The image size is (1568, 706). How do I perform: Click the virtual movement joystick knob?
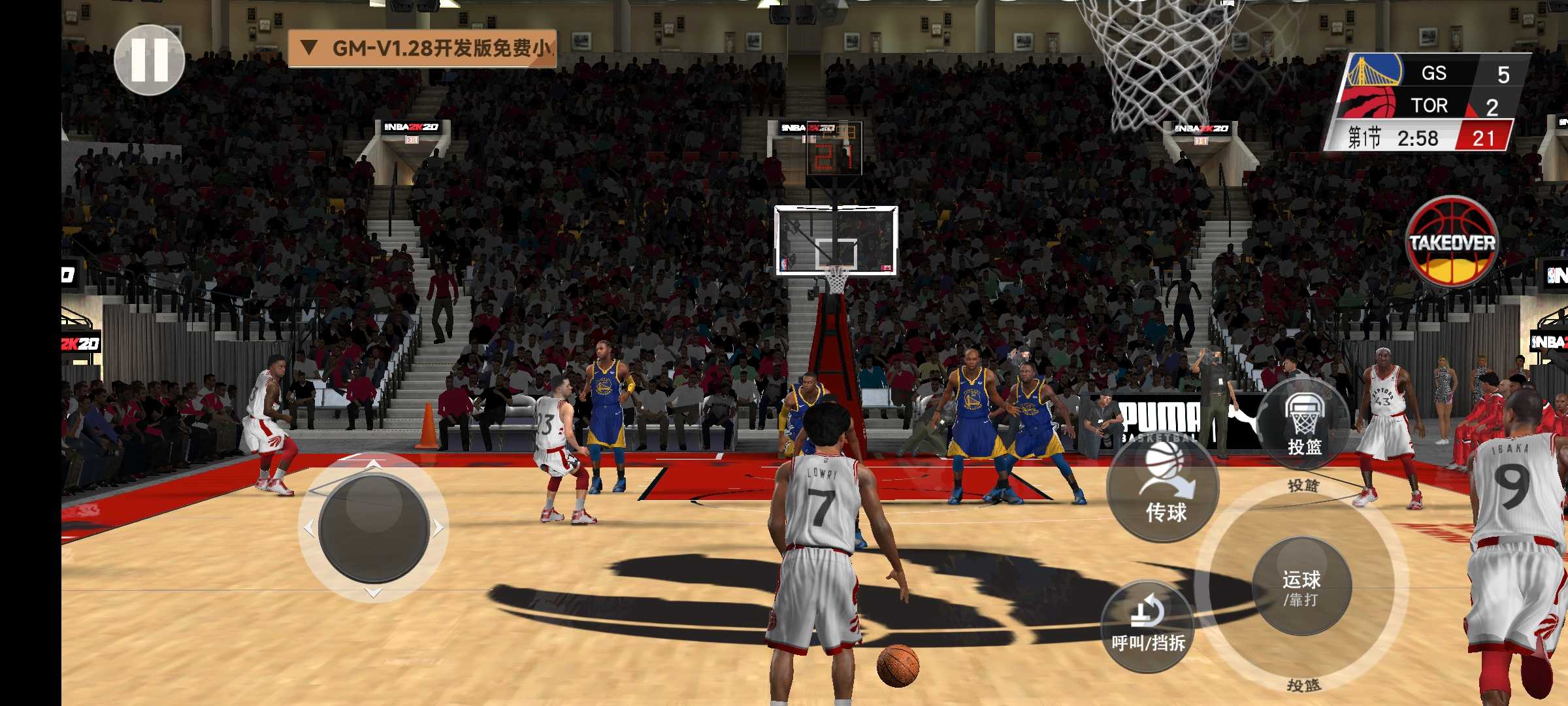374,528
